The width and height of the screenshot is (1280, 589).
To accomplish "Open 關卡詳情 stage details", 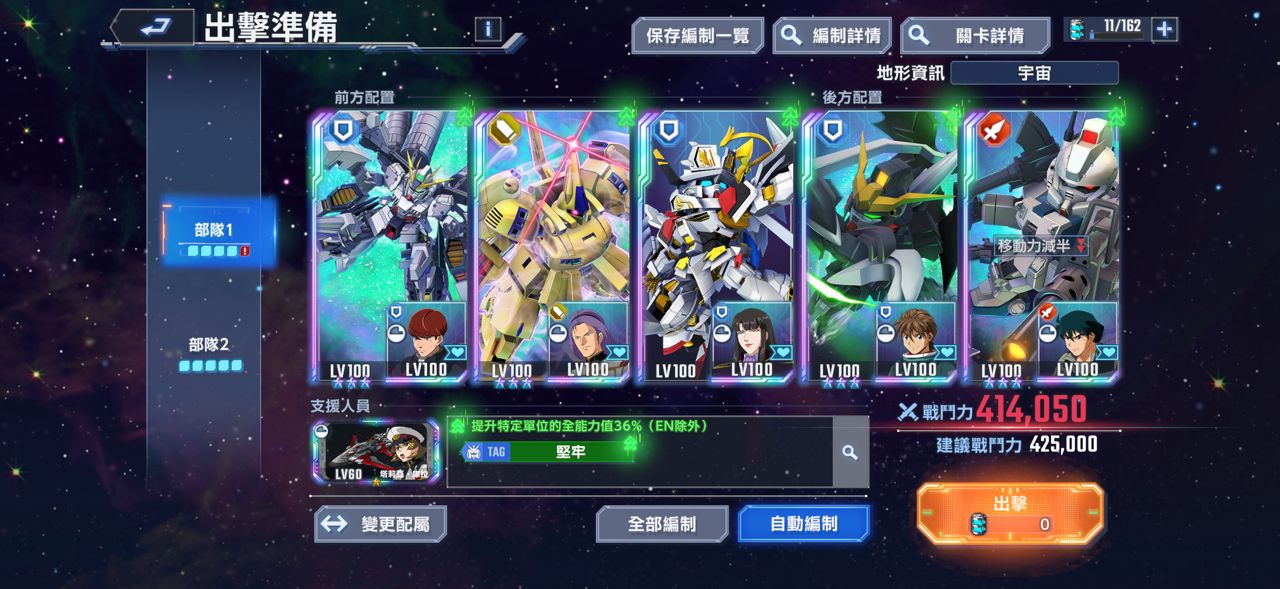I will (974, 36).
